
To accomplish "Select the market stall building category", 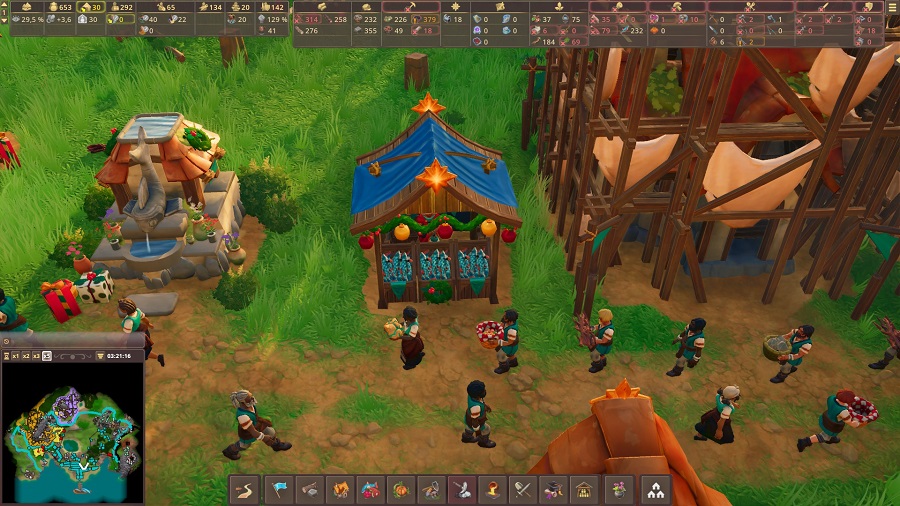I will point(582,490).
